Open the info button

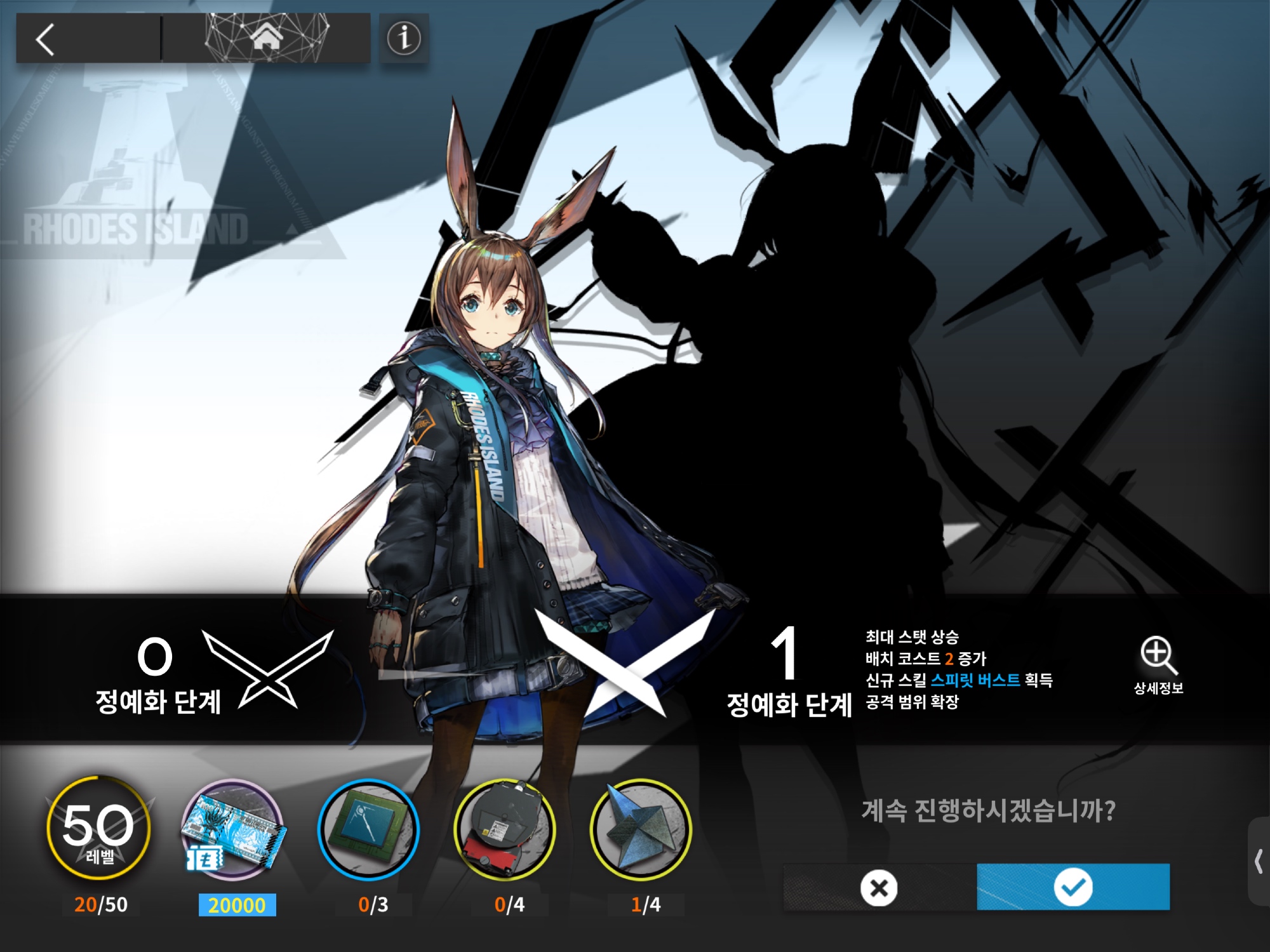(404, 38)
